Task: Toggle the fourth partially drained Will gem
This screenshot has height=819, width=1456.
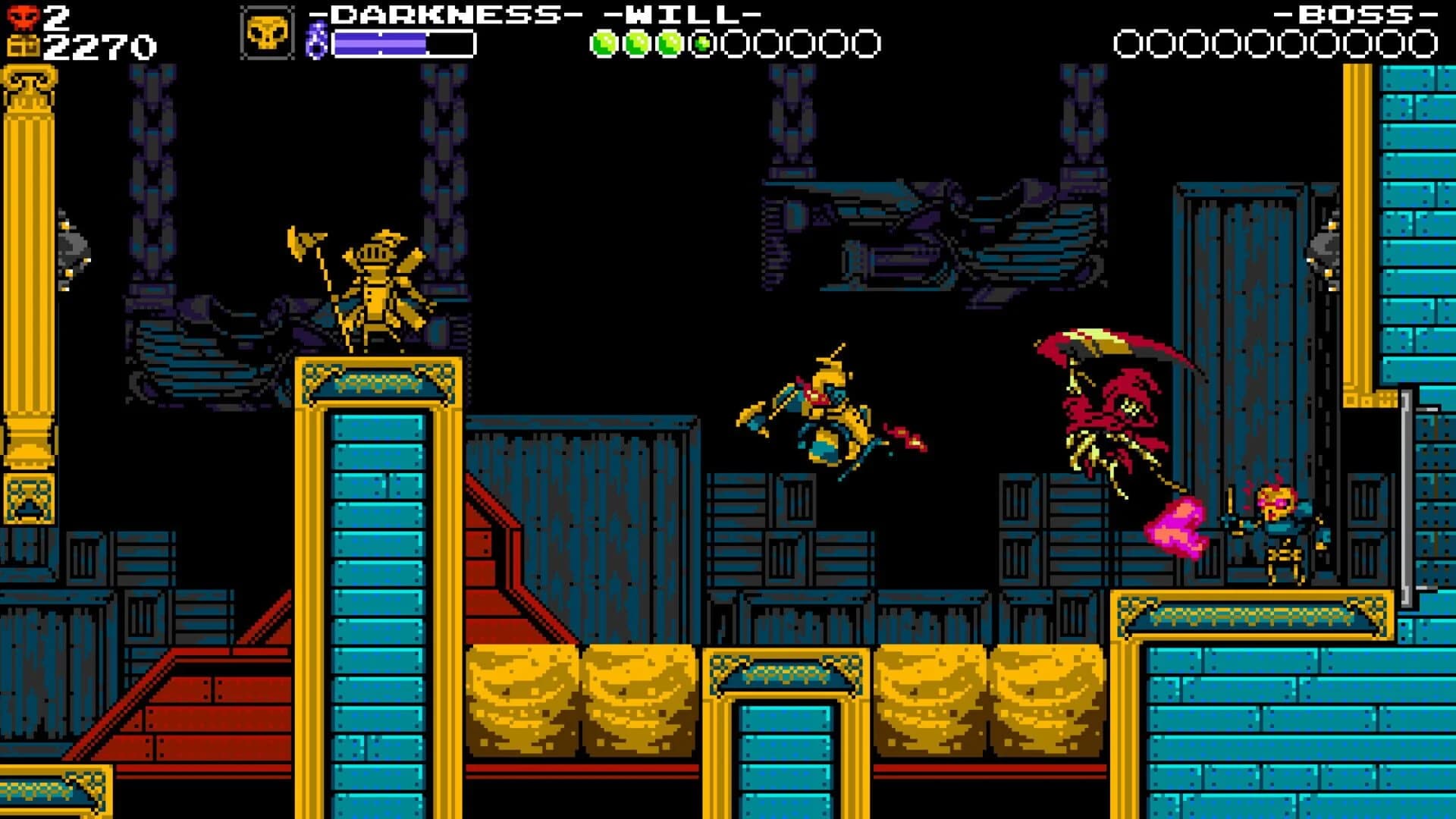Action: [x=702, y=43]
